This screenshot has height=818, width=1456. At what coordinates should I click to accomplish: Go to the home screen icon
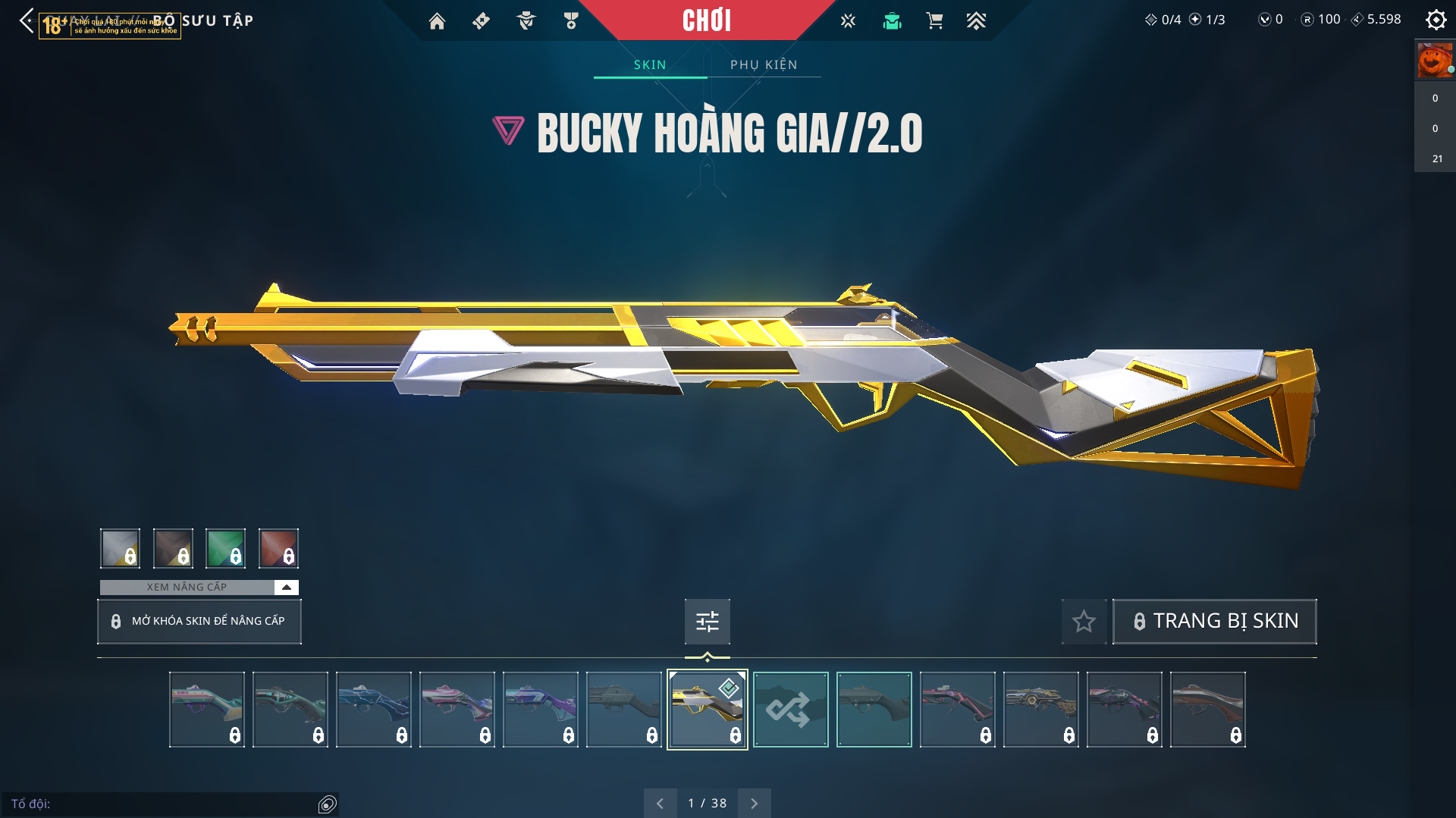tap(437, 21)
